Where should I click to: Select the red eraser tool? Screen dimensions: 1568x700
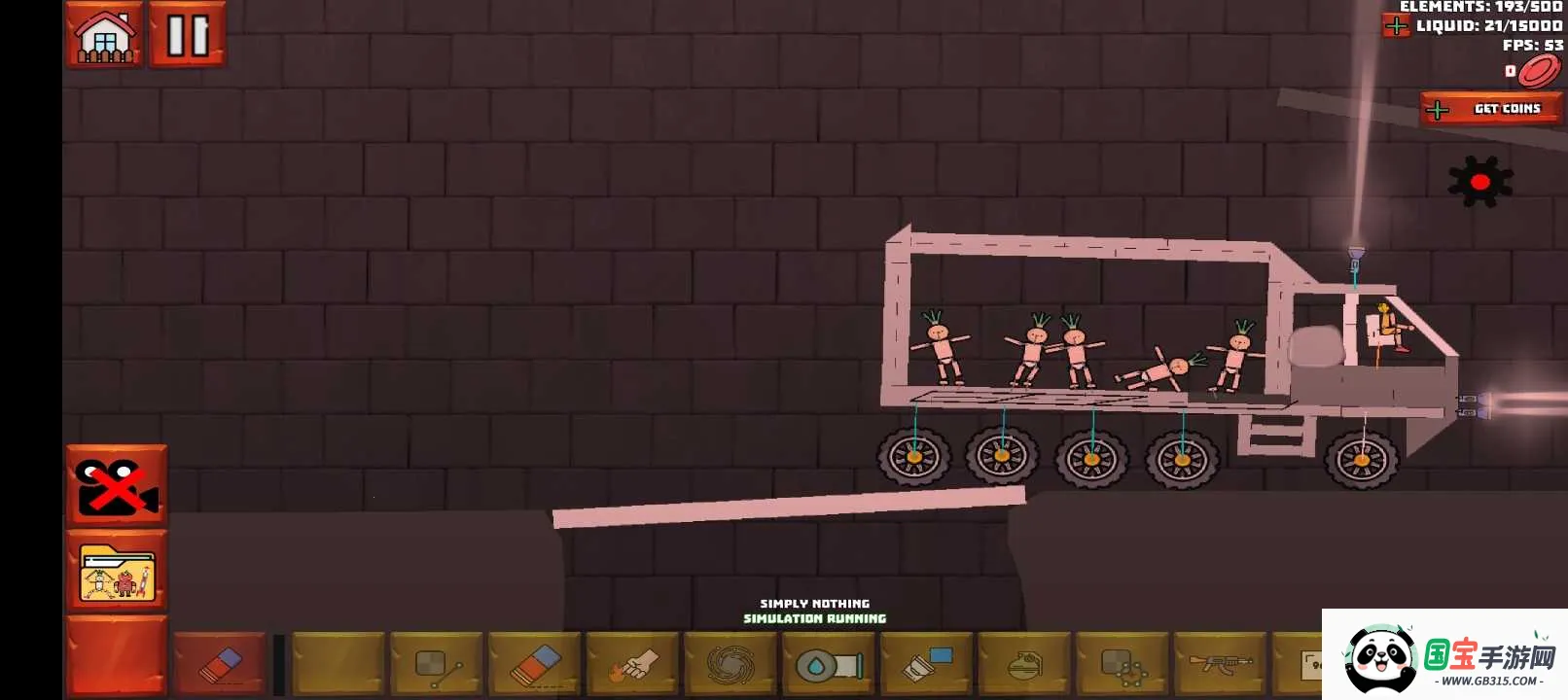tap(220, 665)
